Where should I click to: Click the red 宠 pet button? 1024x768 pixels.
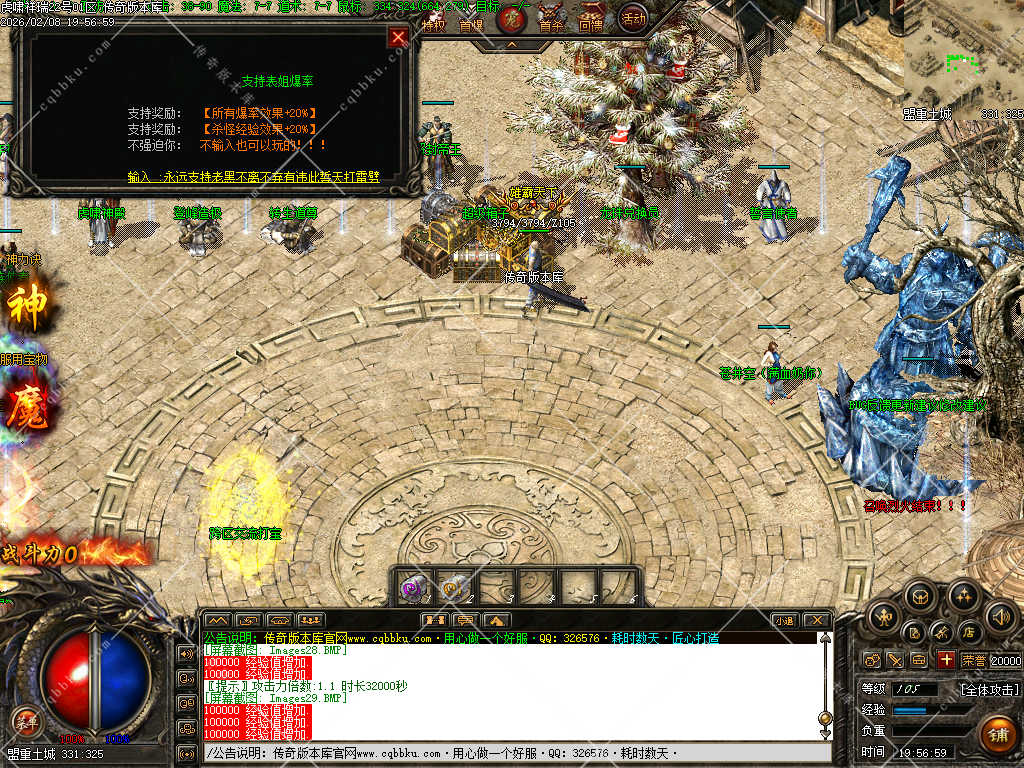[512, 18]
